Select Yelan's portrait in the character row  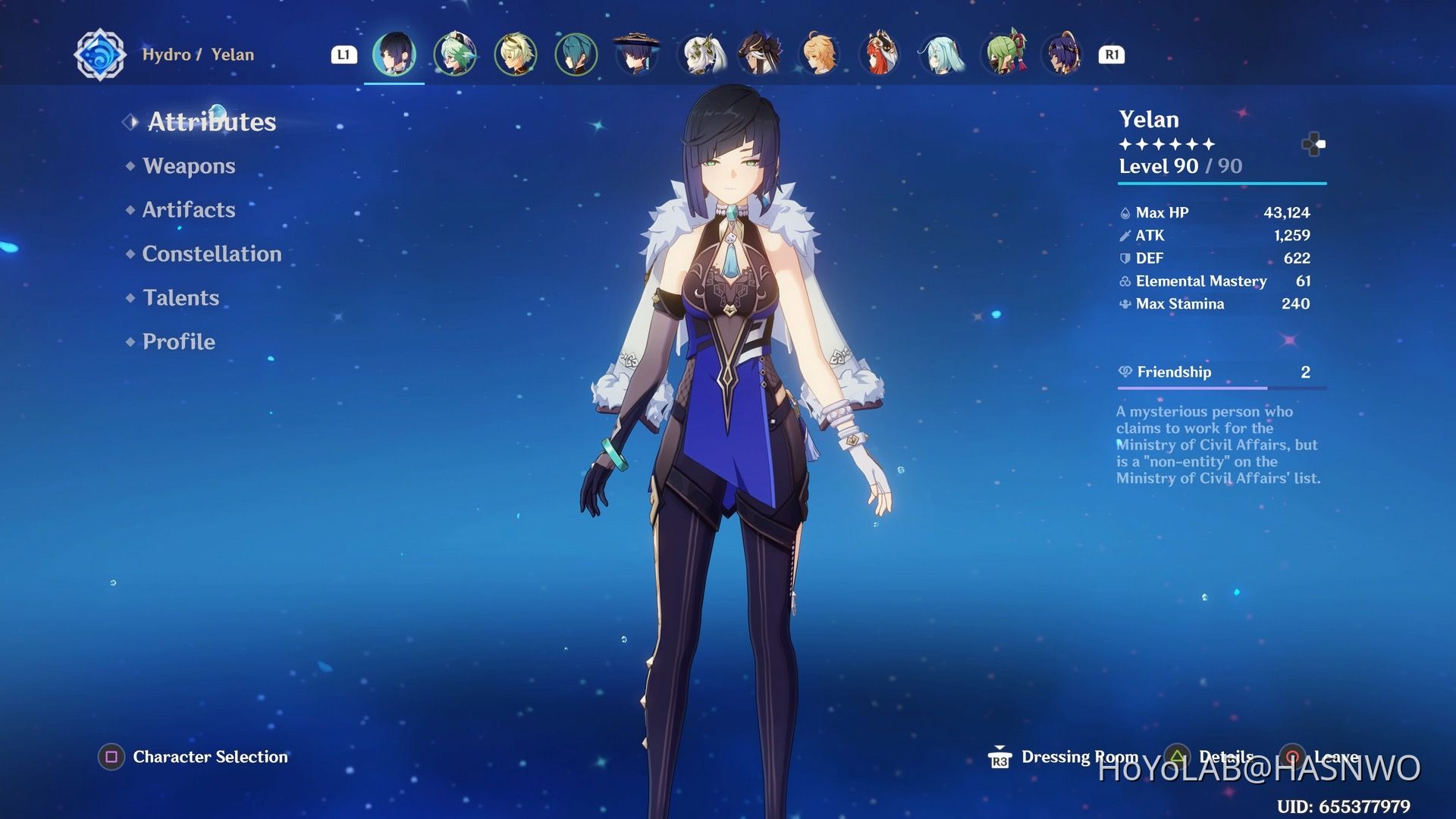394,54
